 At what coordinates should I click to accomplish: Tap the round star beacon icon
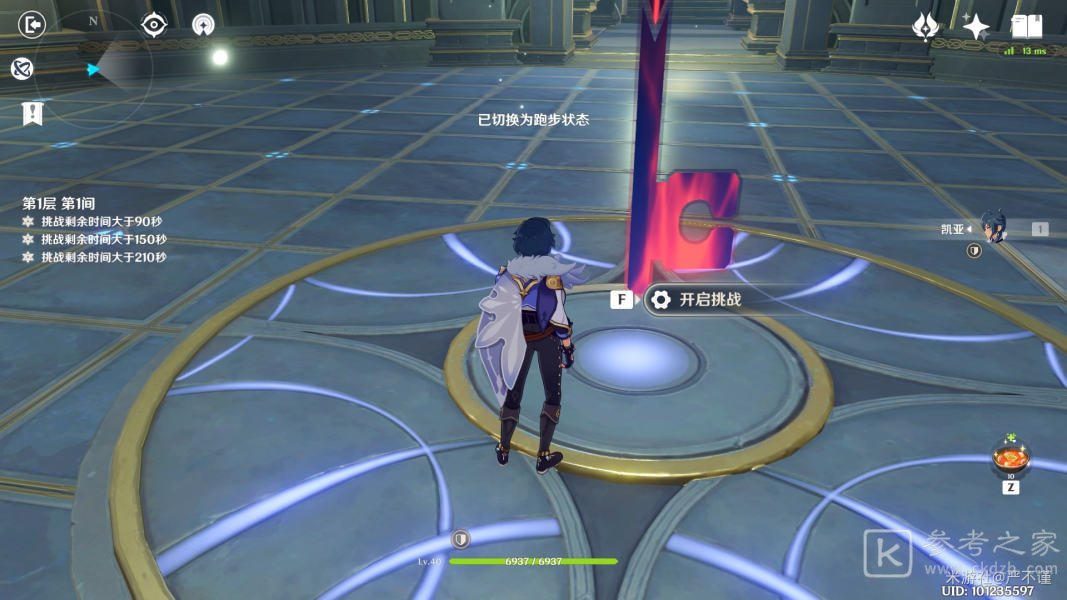tap(203, 24)
